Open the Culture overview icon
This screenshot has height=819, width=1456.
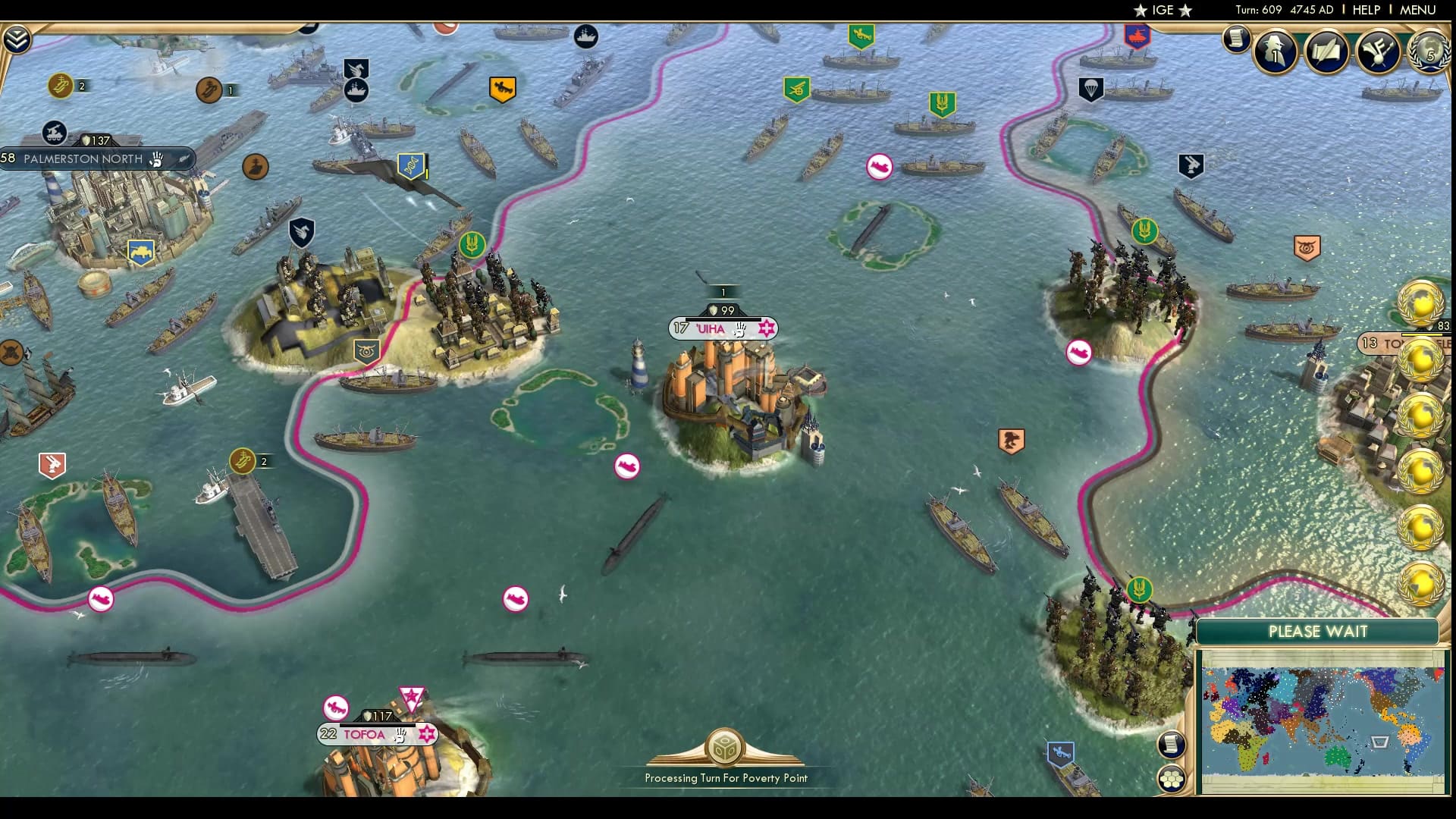[1376, 49]
